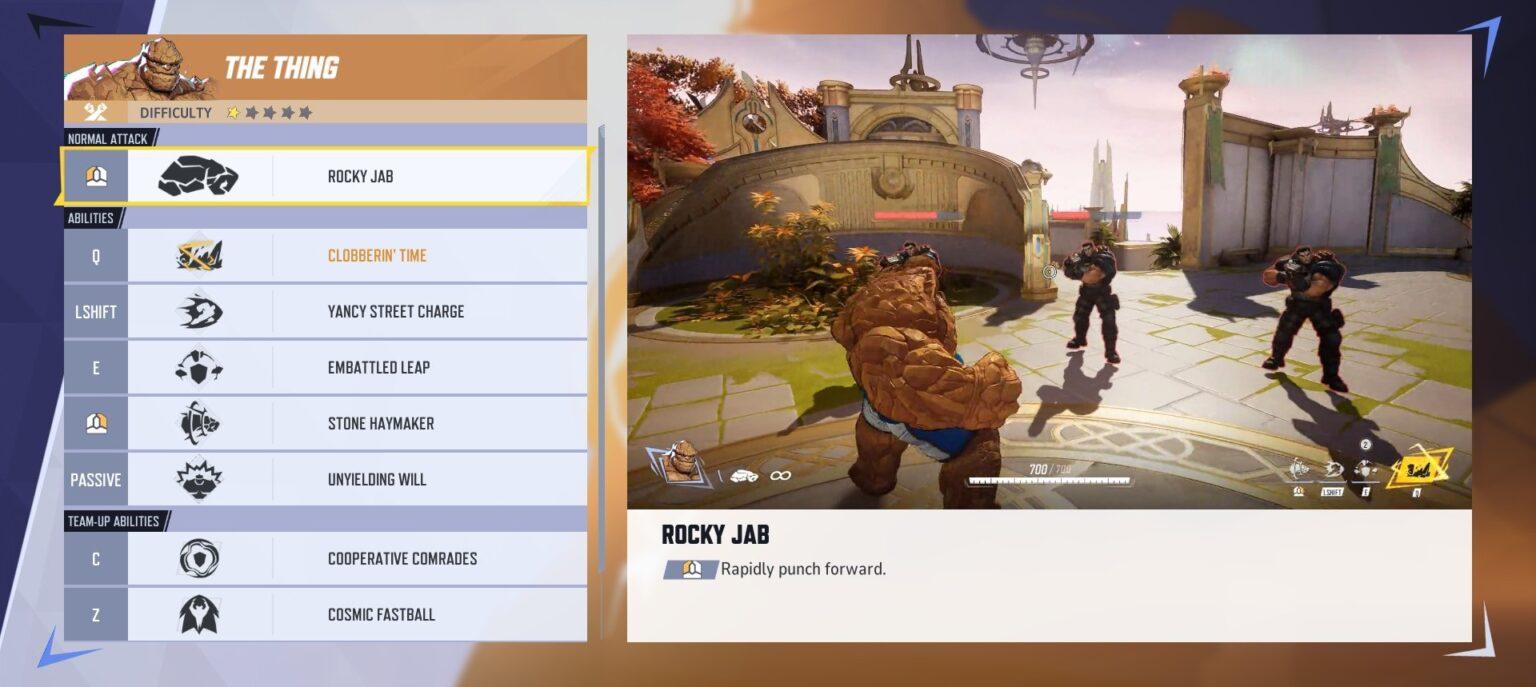Select the Embattled Leap ability row

(326, 368)
